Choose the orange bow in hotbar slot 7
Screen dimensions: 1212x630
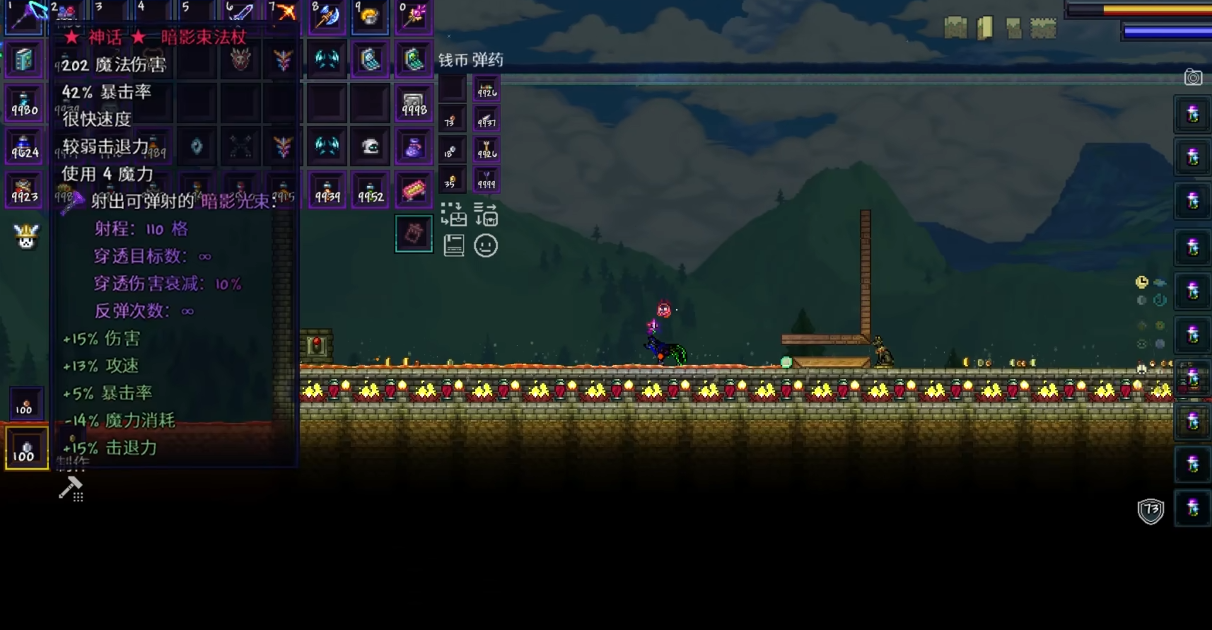tap(284, 14)
